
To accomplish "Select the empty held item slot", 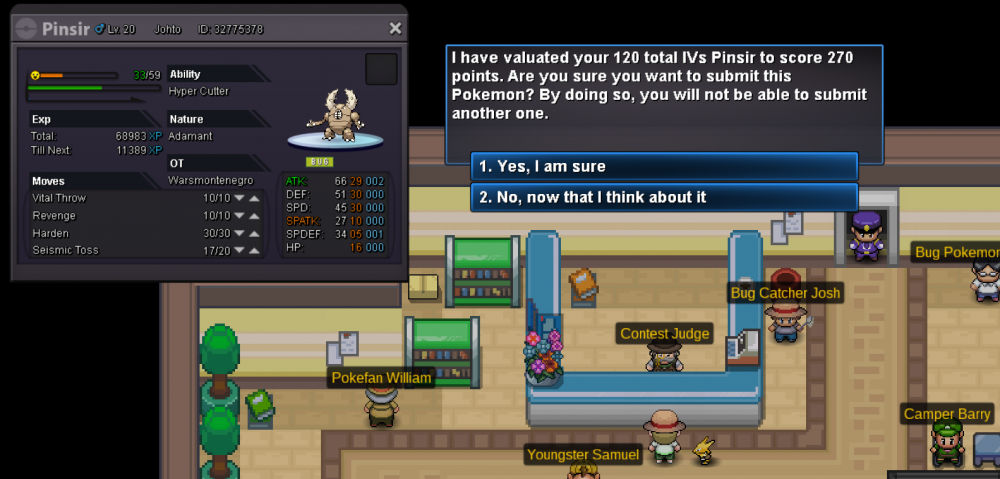I will tap(381, 70).
